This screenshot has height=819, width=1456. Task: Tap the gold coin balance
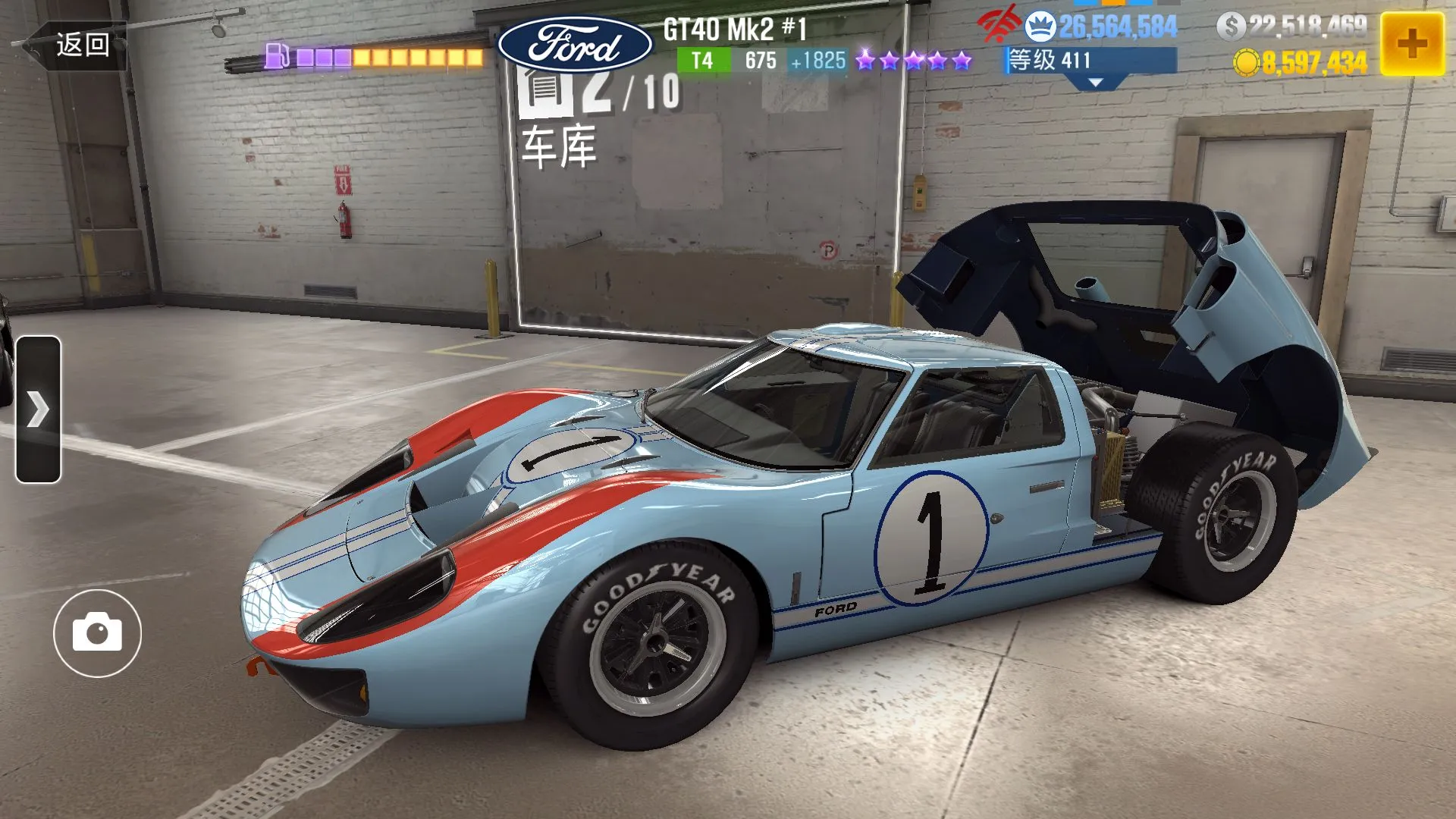click(x=1301, y=63)
